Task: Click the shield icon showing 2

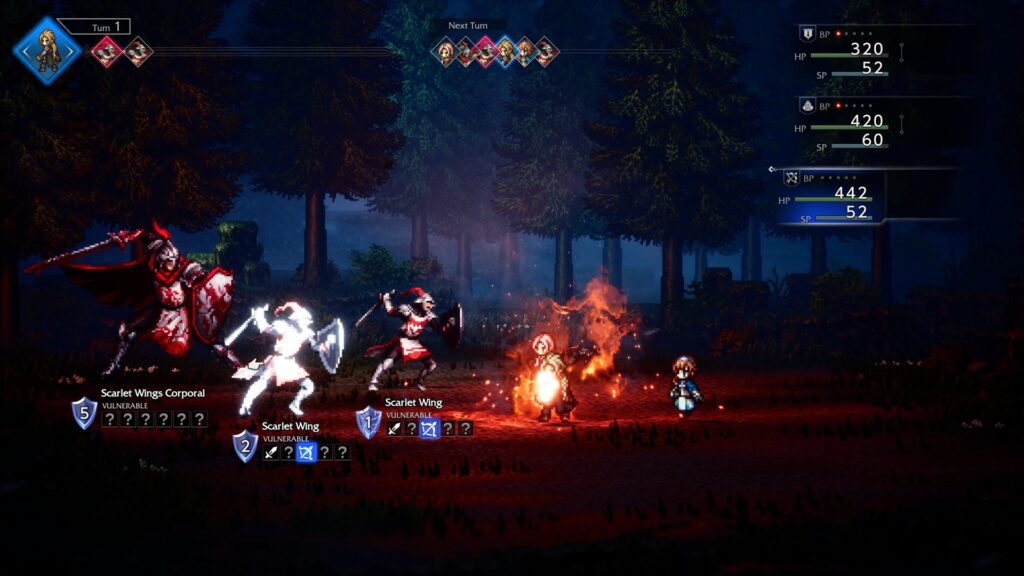Action: (246, 445)
